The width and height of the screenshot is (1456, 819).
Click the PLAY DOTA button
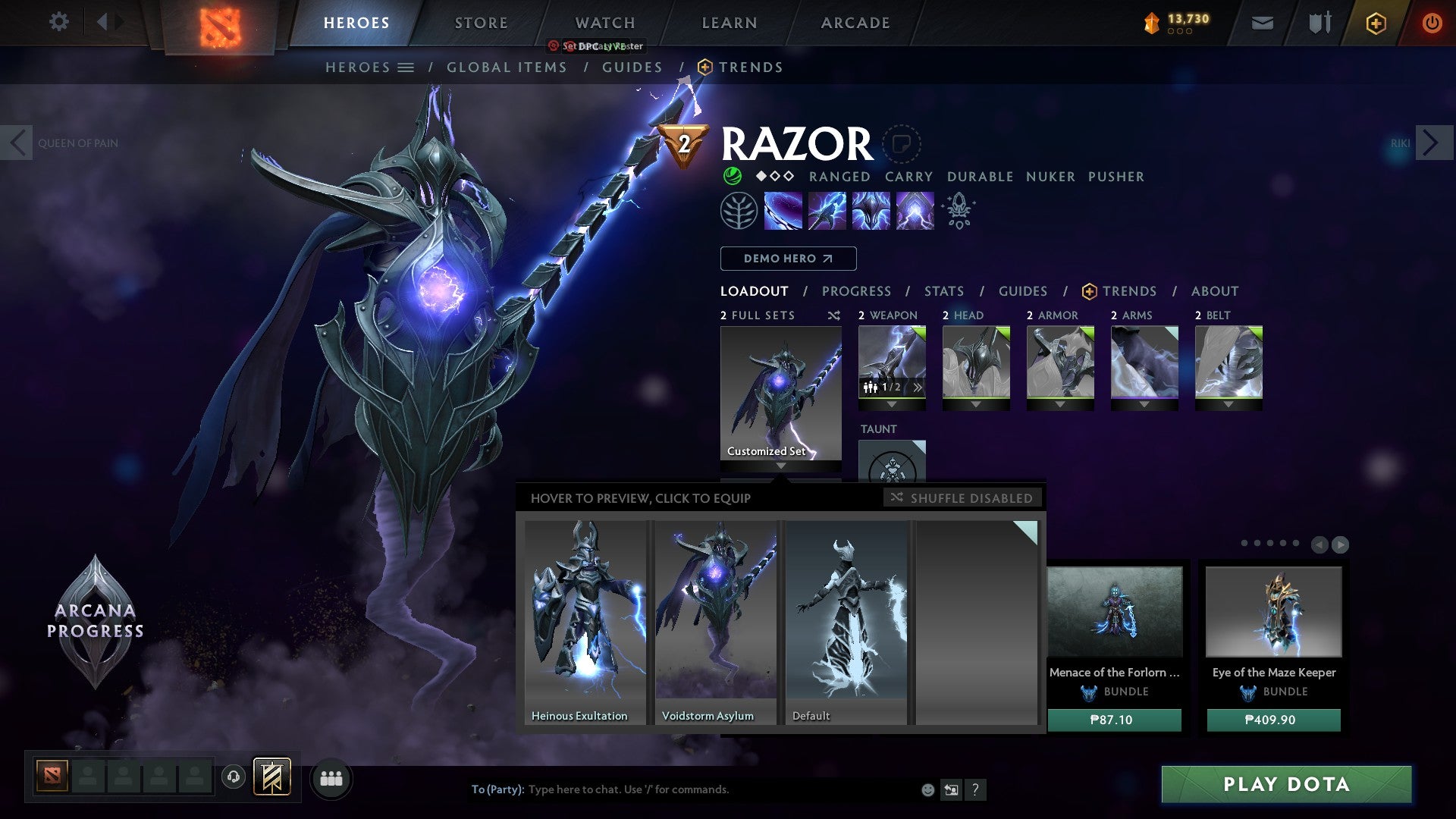pos(1286,784)
